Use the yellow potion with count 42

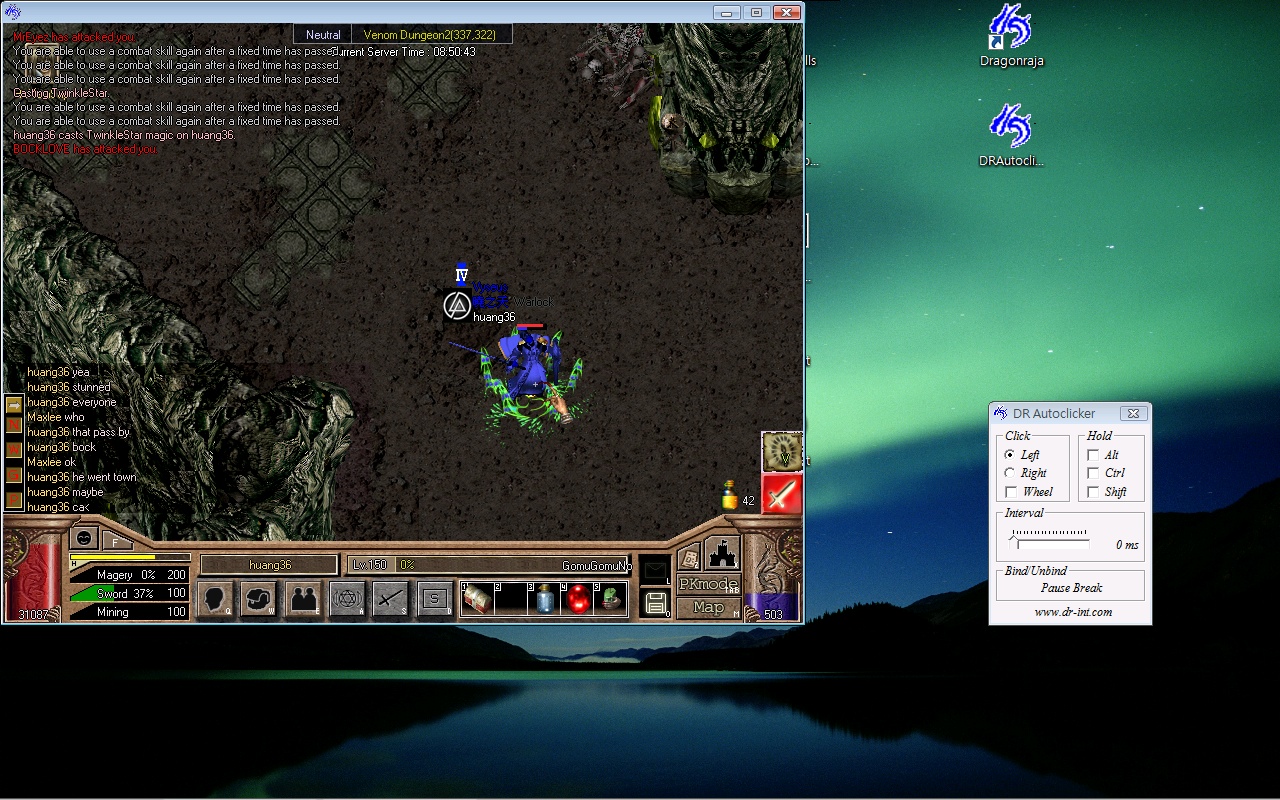click(730, 496)
